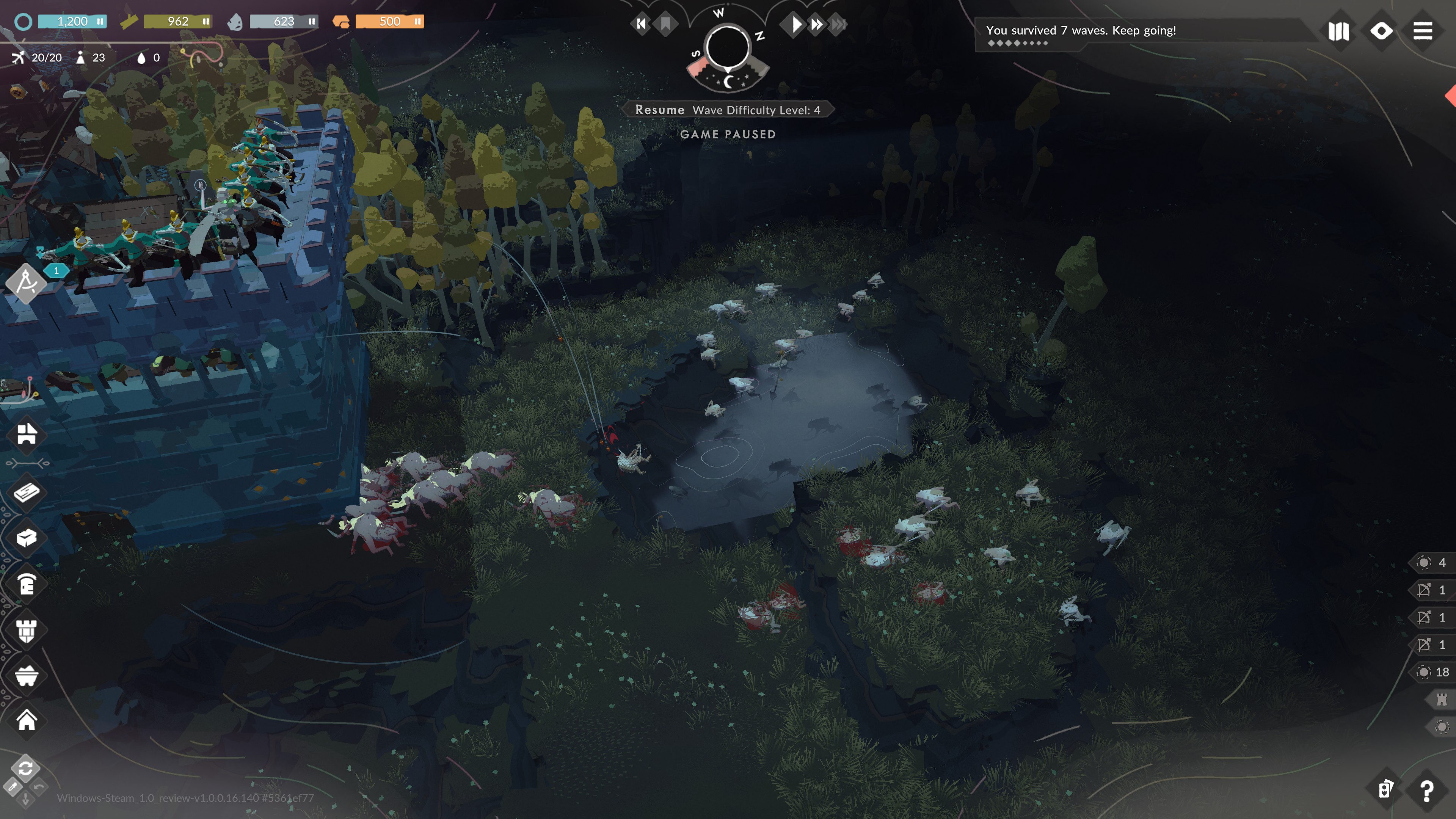Select the block construction tool

coord(26,538)
